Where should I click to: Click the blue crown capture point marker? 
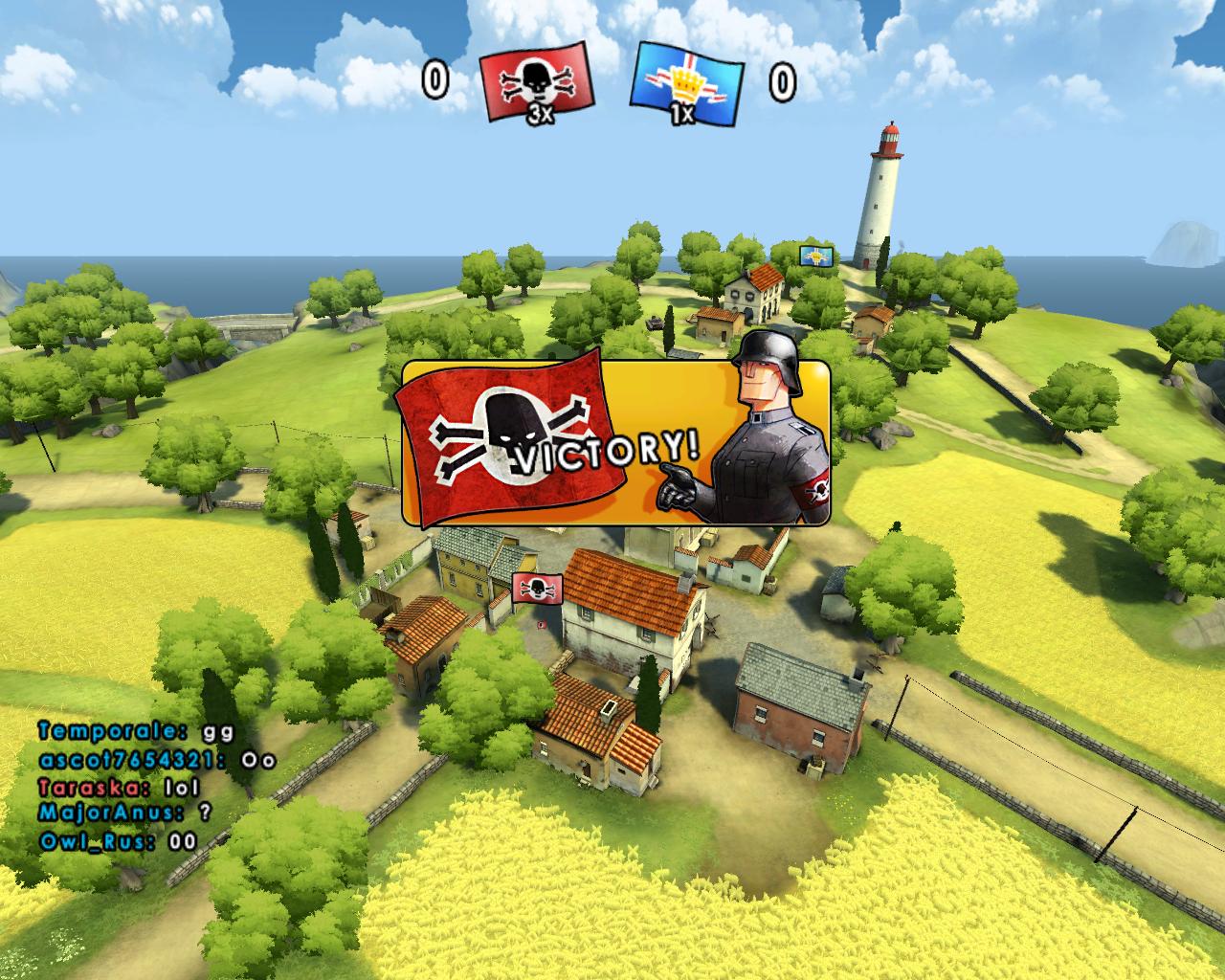point(815,256)
